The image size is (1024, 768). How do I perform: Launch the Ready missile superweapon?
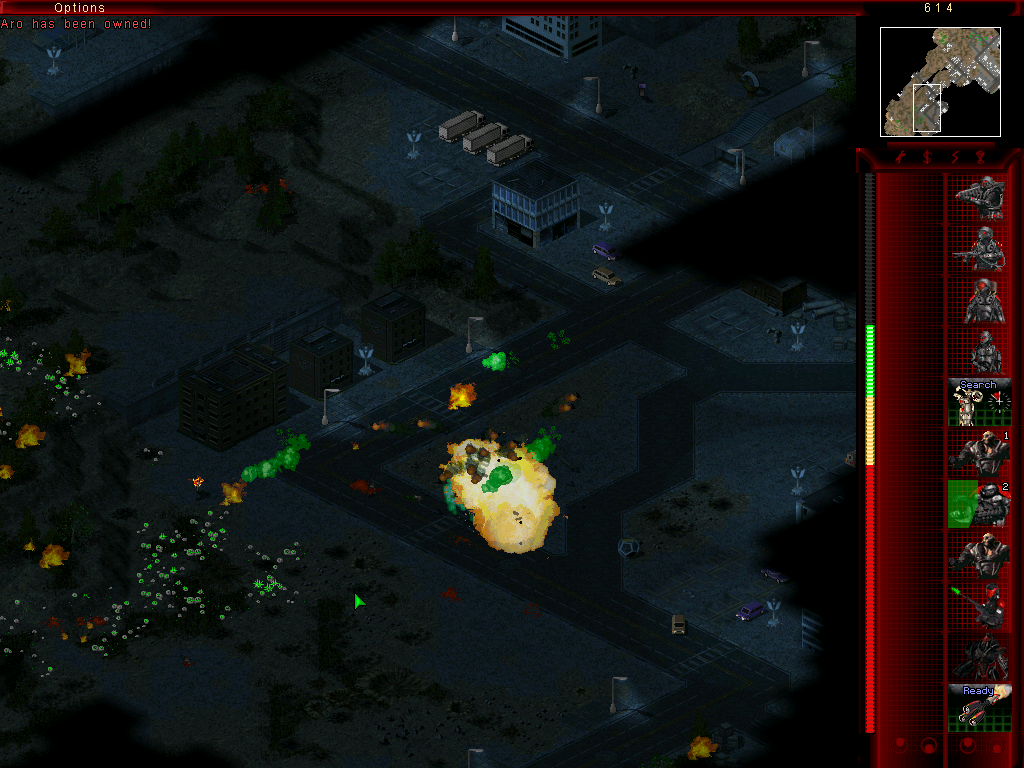[979, 707]
